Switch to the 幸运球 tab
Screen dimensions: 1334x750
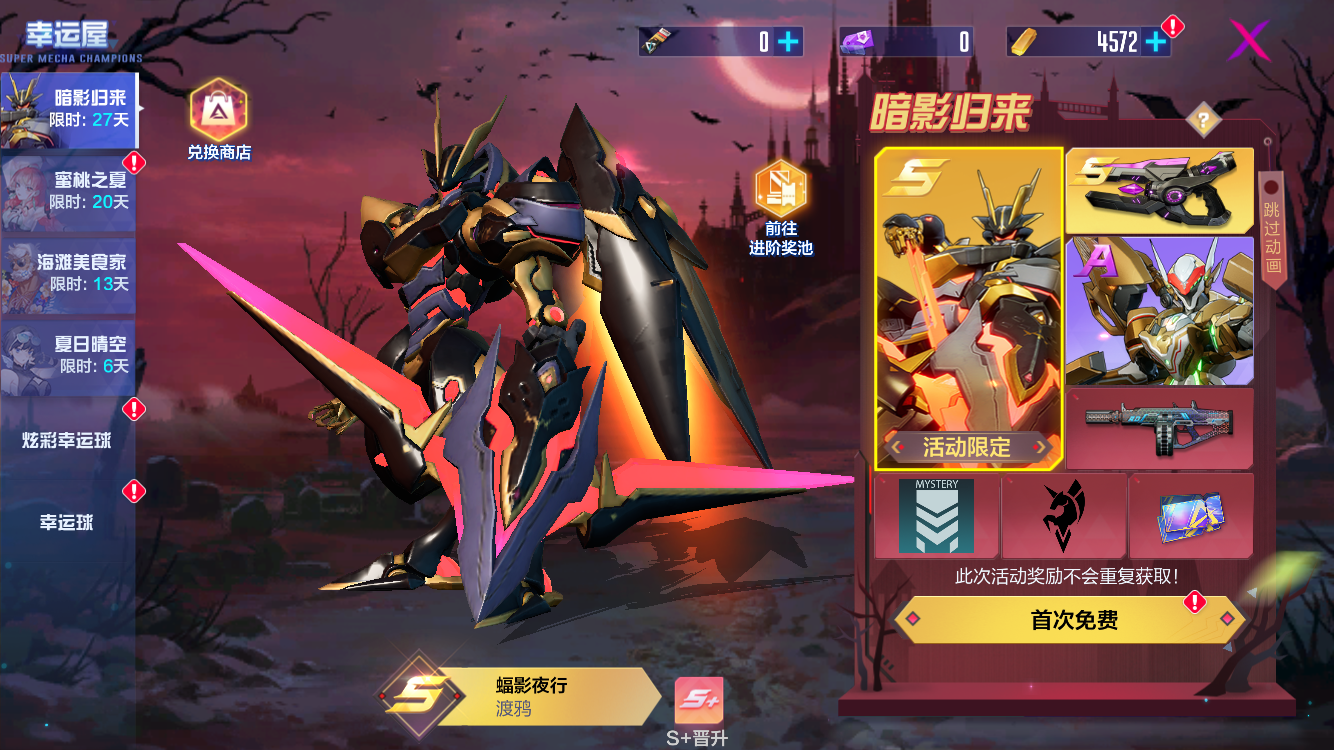[68, 522]
